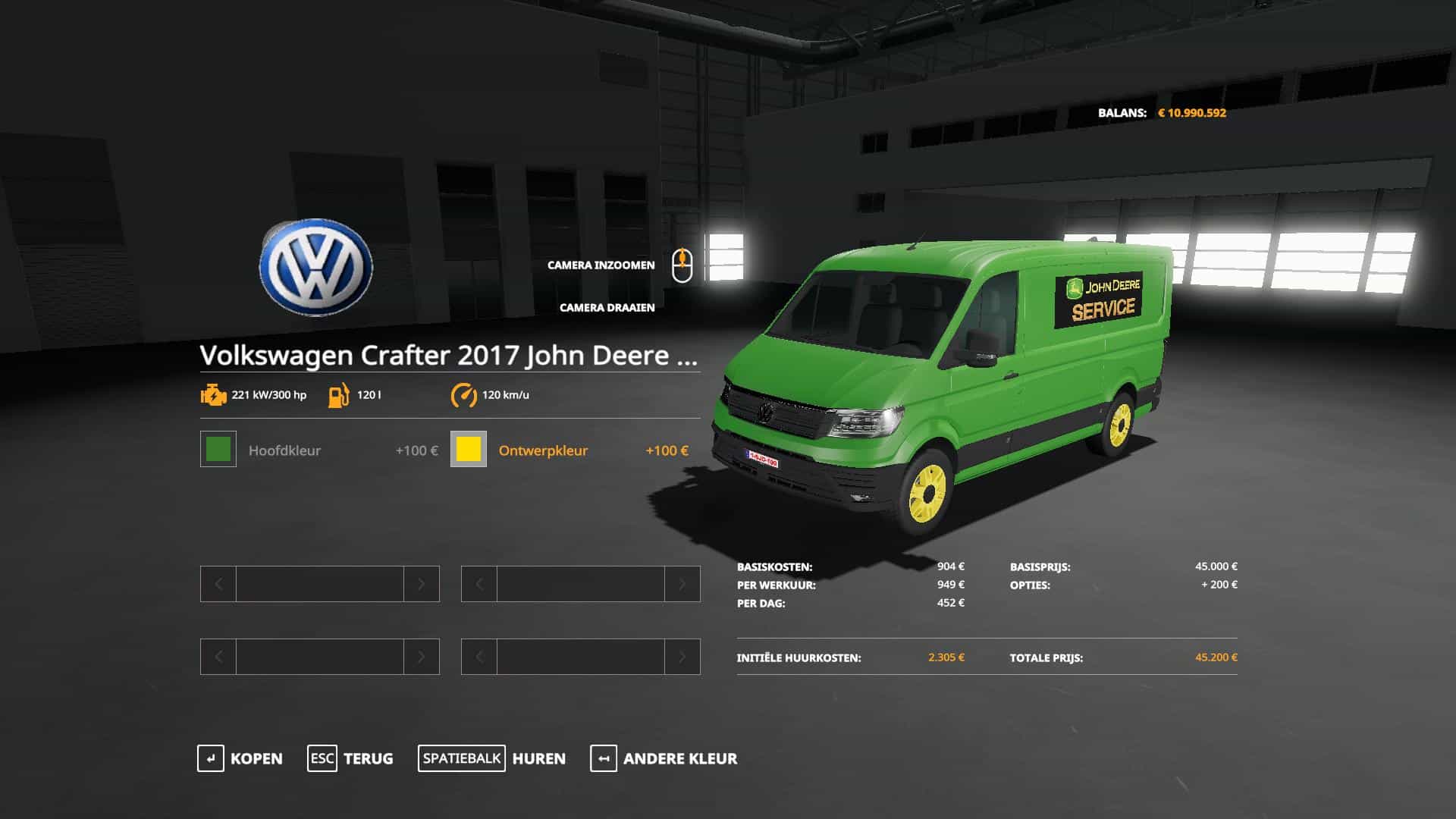Screen dimensions: 1456x819
Task: Lease the vehicle via Huren
Action: pyautogui.click(x=491, y=758)
